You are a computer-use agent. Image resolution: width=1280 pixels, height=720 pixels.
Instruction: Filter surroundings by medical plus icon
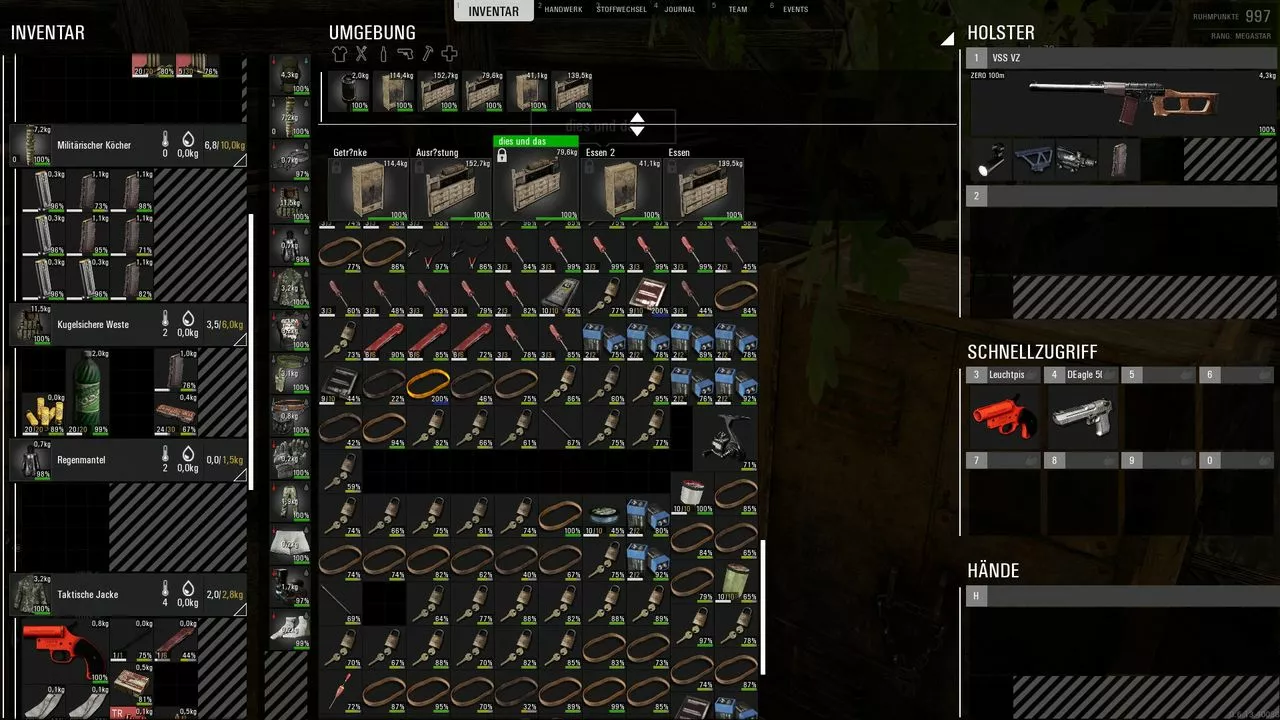pyautogui.click(x=449, y=54)
